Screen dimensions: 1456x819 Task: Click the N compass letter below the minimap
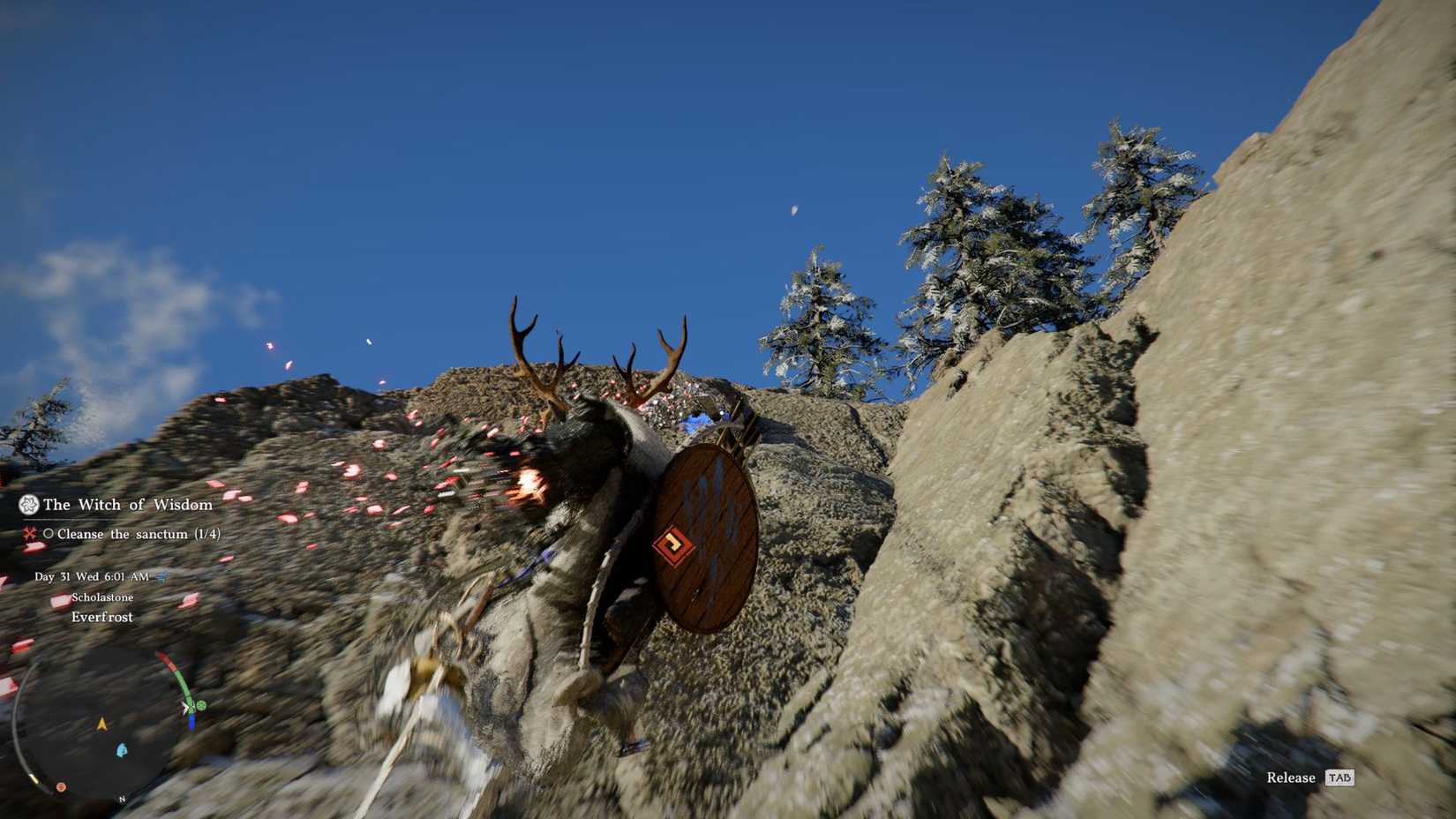pos(120,799)
